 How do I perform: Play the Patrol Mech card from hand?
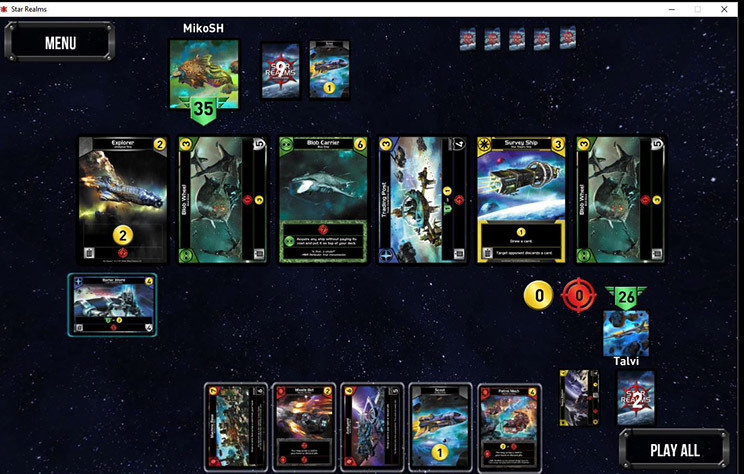click(x=508, y=427)
